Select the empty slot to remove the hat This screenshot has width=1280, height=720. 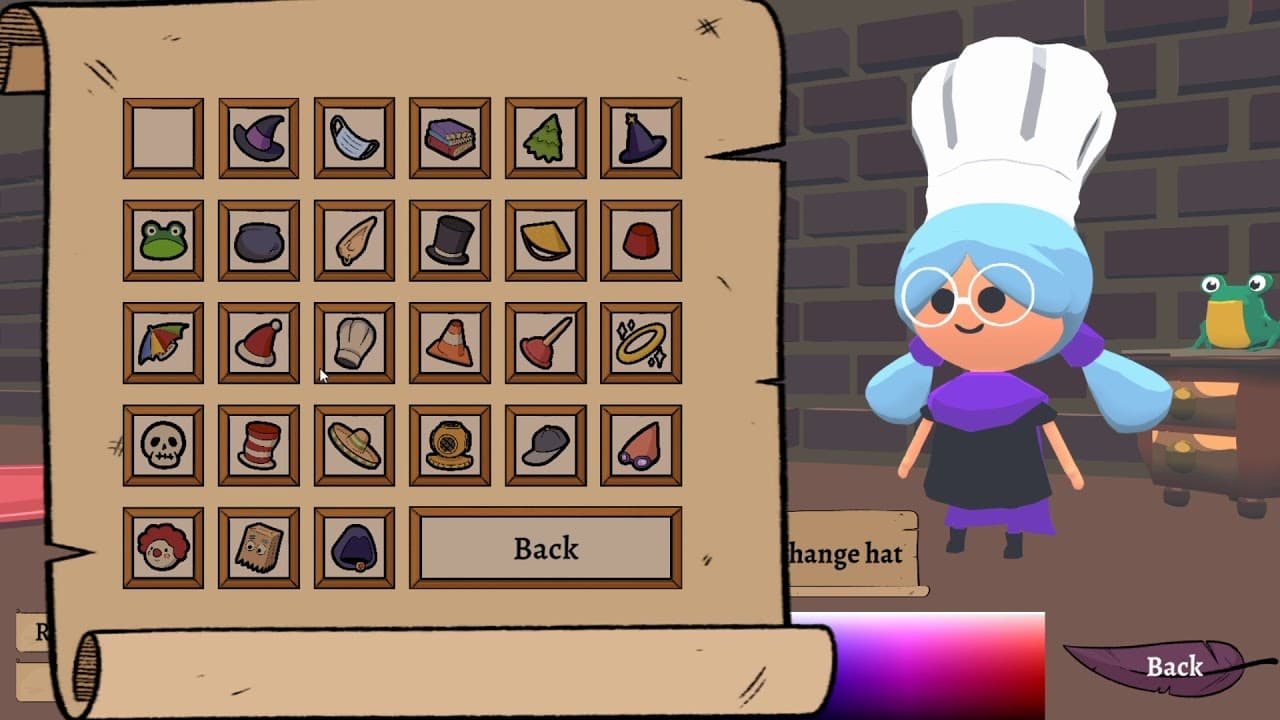[162, 137]
